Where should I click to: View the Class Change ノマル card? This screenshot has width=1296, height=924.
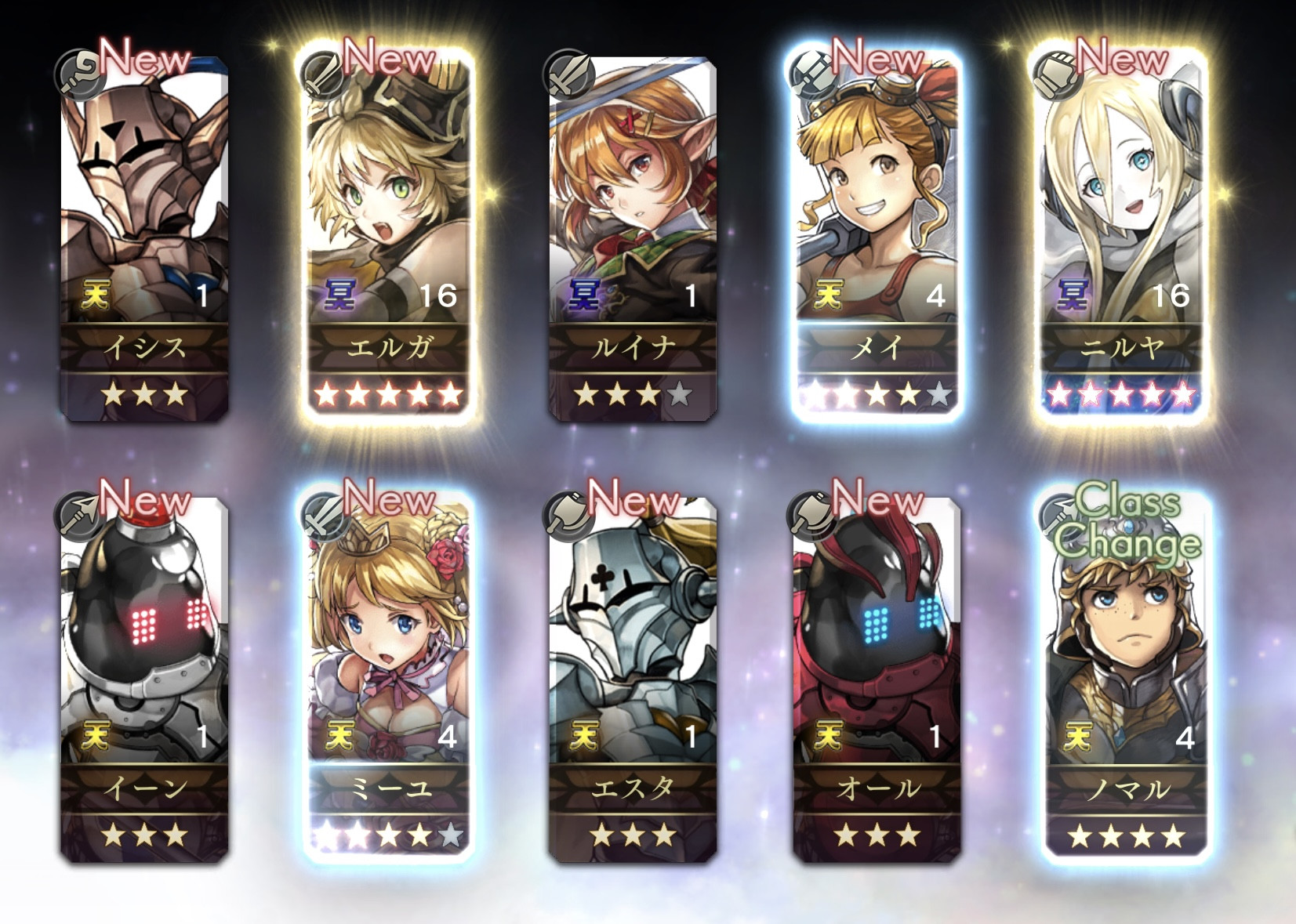1127,678
